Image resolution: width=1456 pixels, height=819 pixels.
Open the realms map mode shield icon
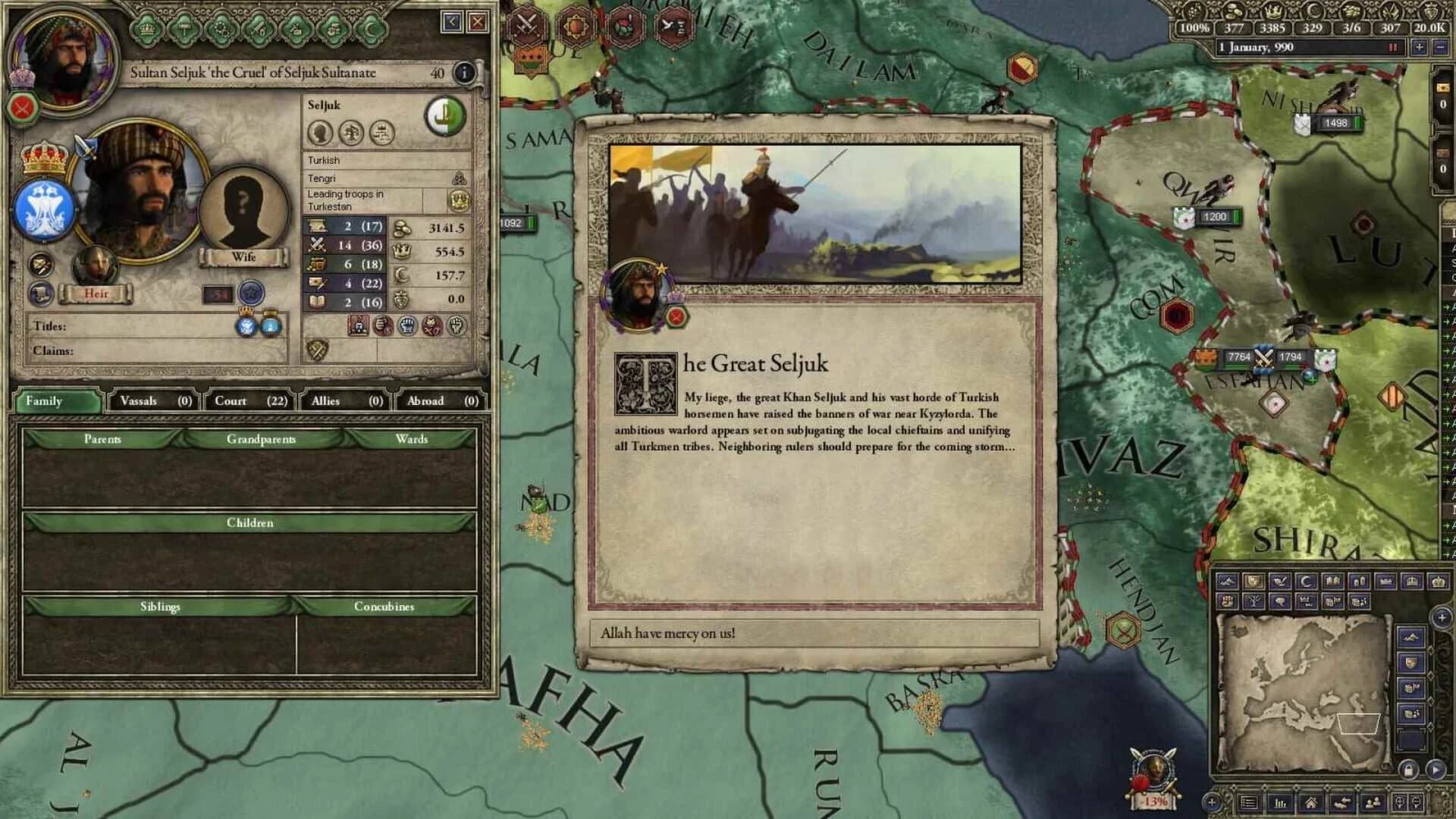click(x=1255, y=581)
